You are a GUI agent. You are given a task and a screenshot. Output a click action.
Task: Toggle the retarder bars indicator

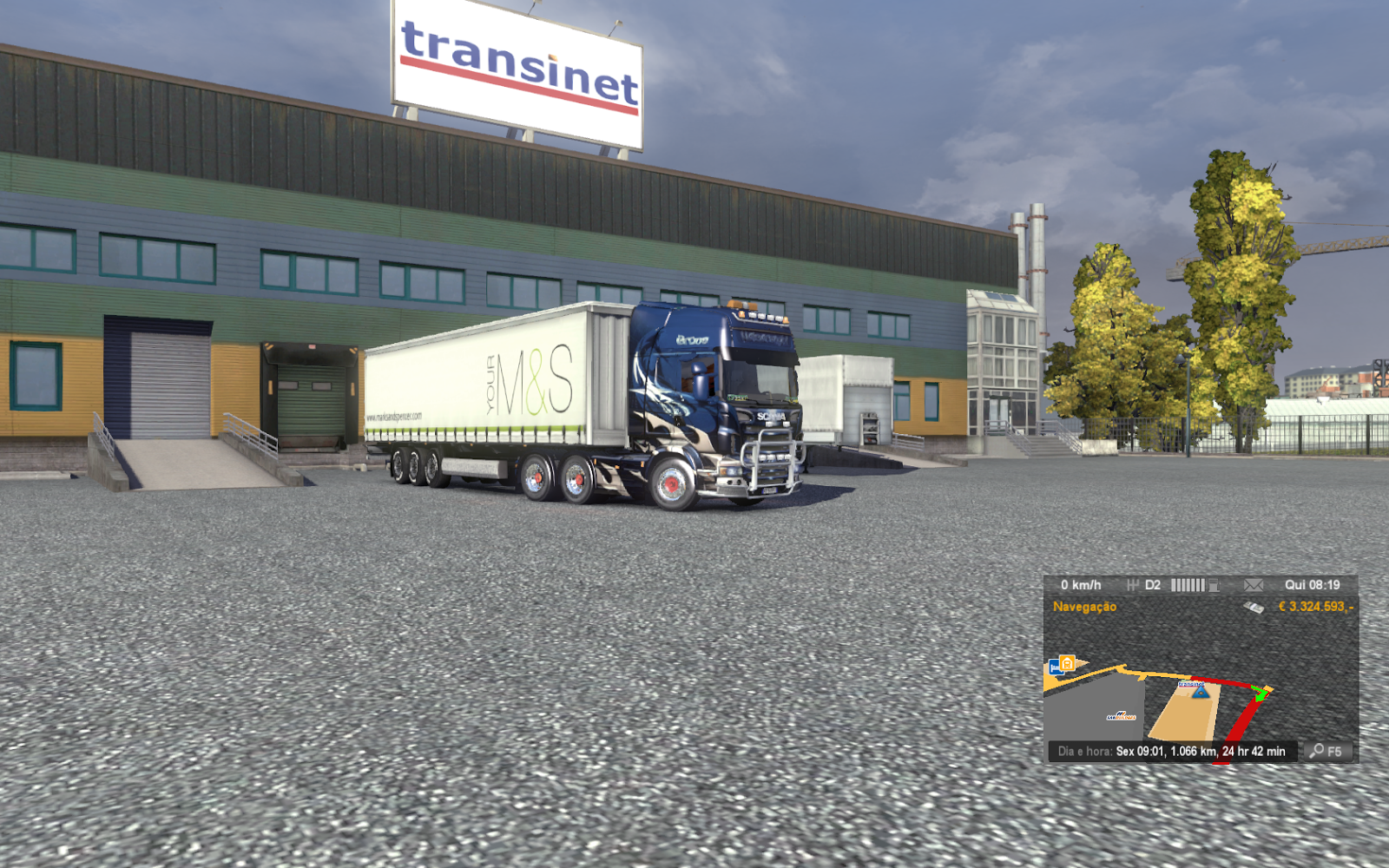[1189, 585]
